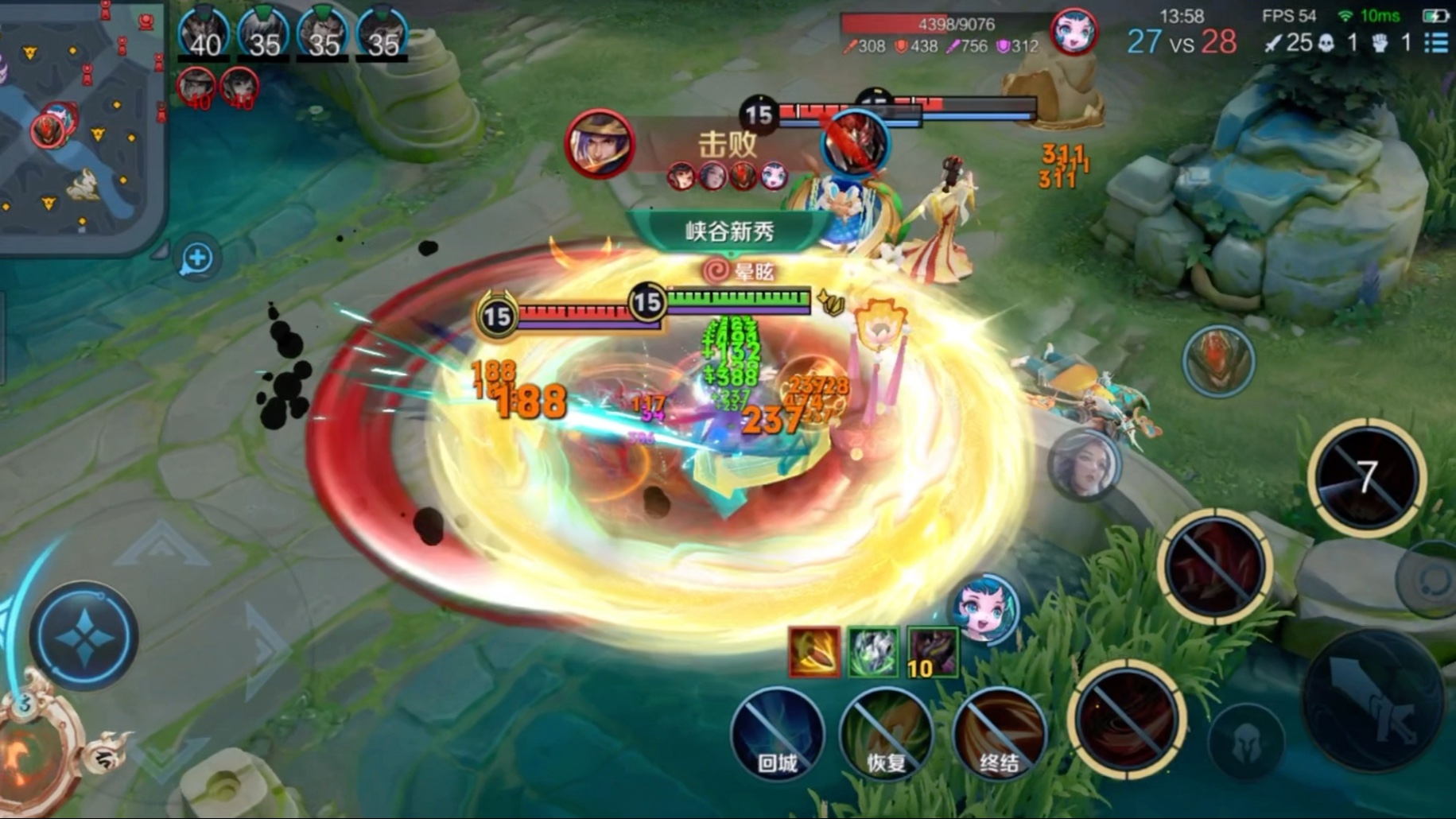The height and width of the screenshot is (819, 1456).
Task: Tap the blue-haired hero portrait at top
Action: click(x=1073, y=33)
